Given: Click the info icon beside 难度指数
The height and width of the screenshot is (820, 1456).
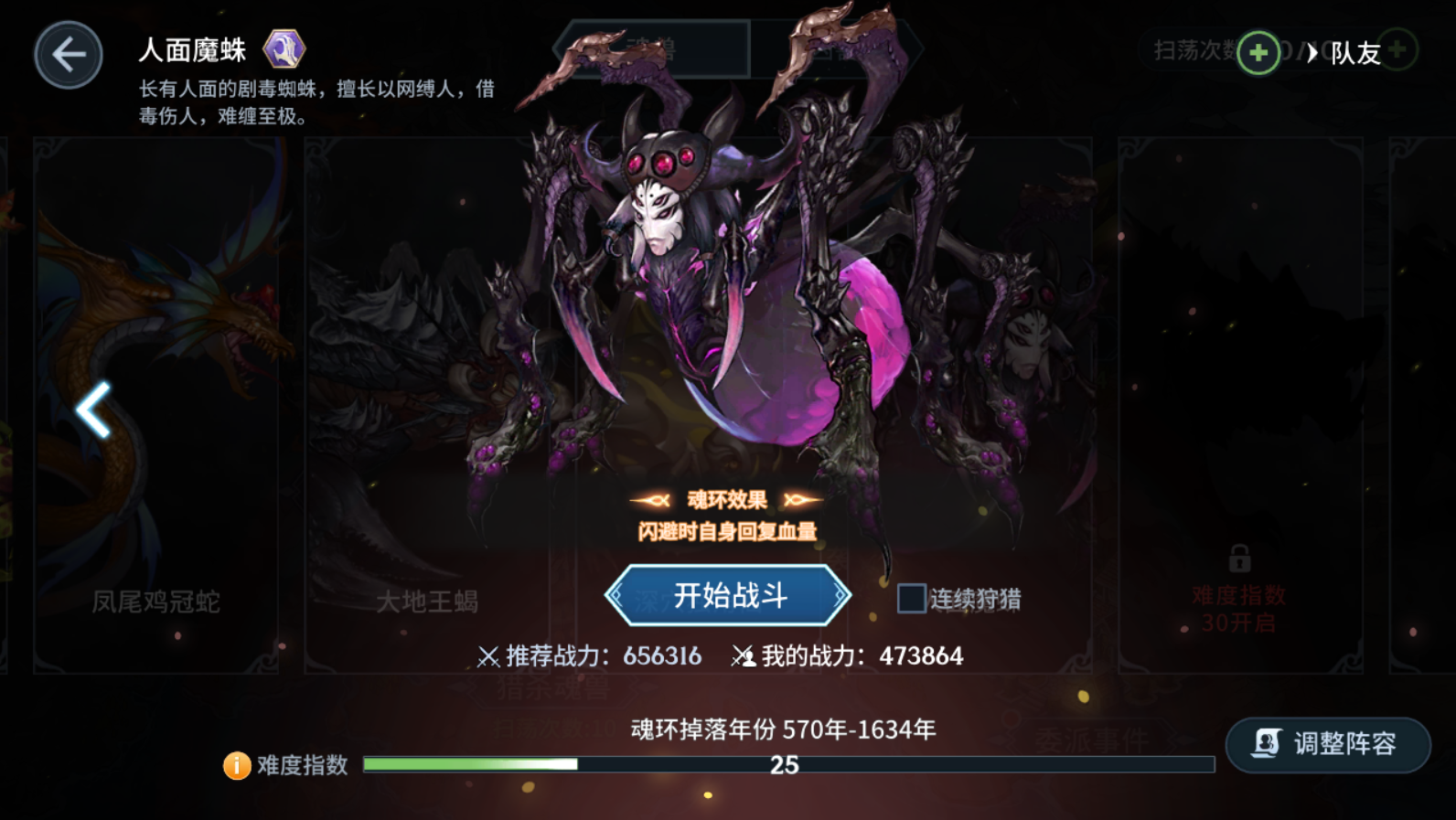Looking at the screenshot, I should click(236, 764).
